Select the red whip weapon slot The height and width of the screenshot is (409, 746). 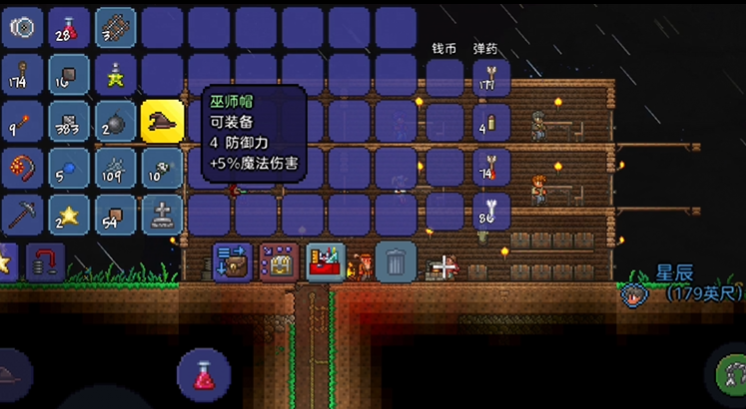click(x=22, y=168)
